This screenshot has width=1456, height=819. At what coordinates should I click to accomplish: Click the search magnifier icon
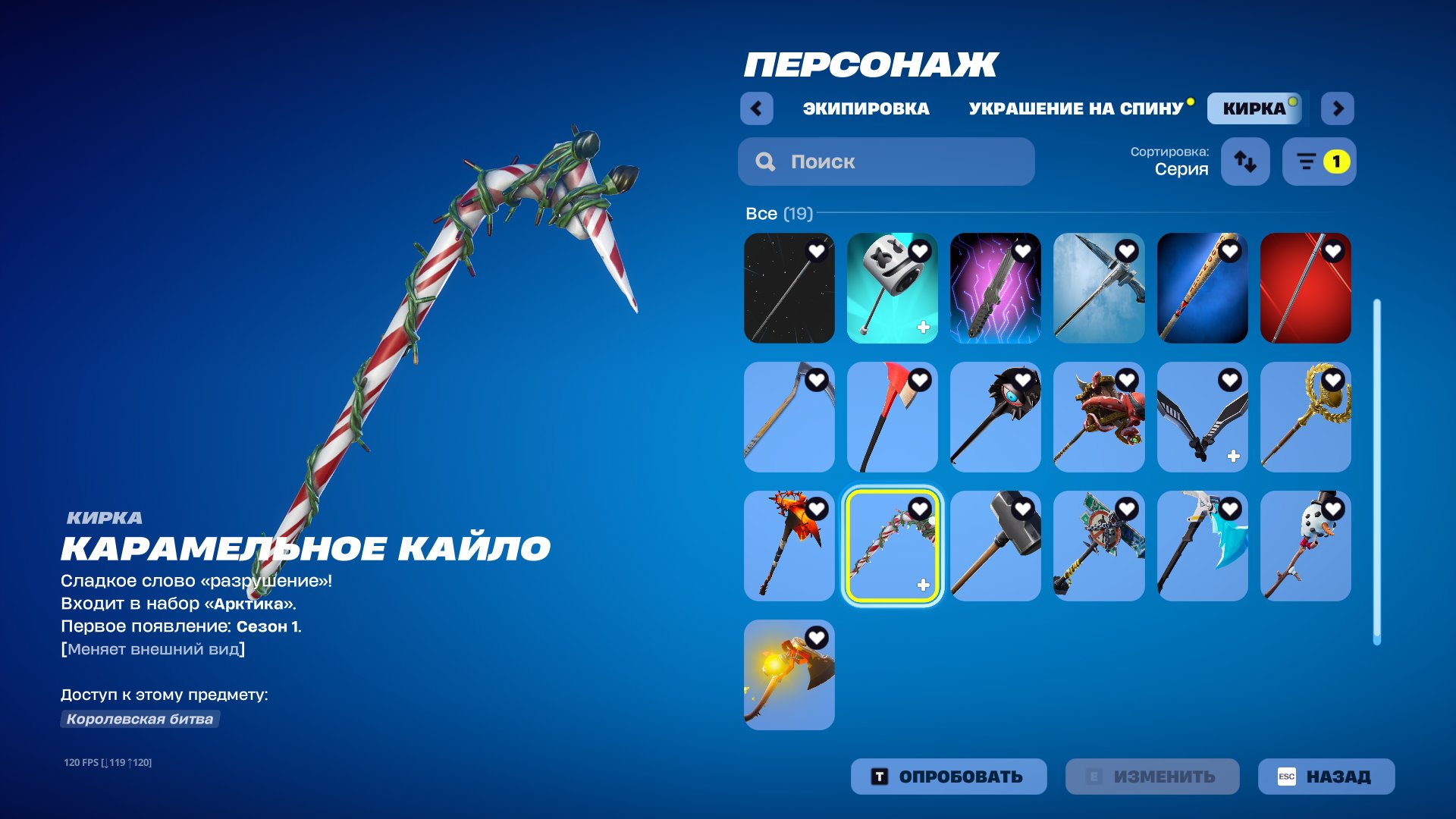pos(766,162)
